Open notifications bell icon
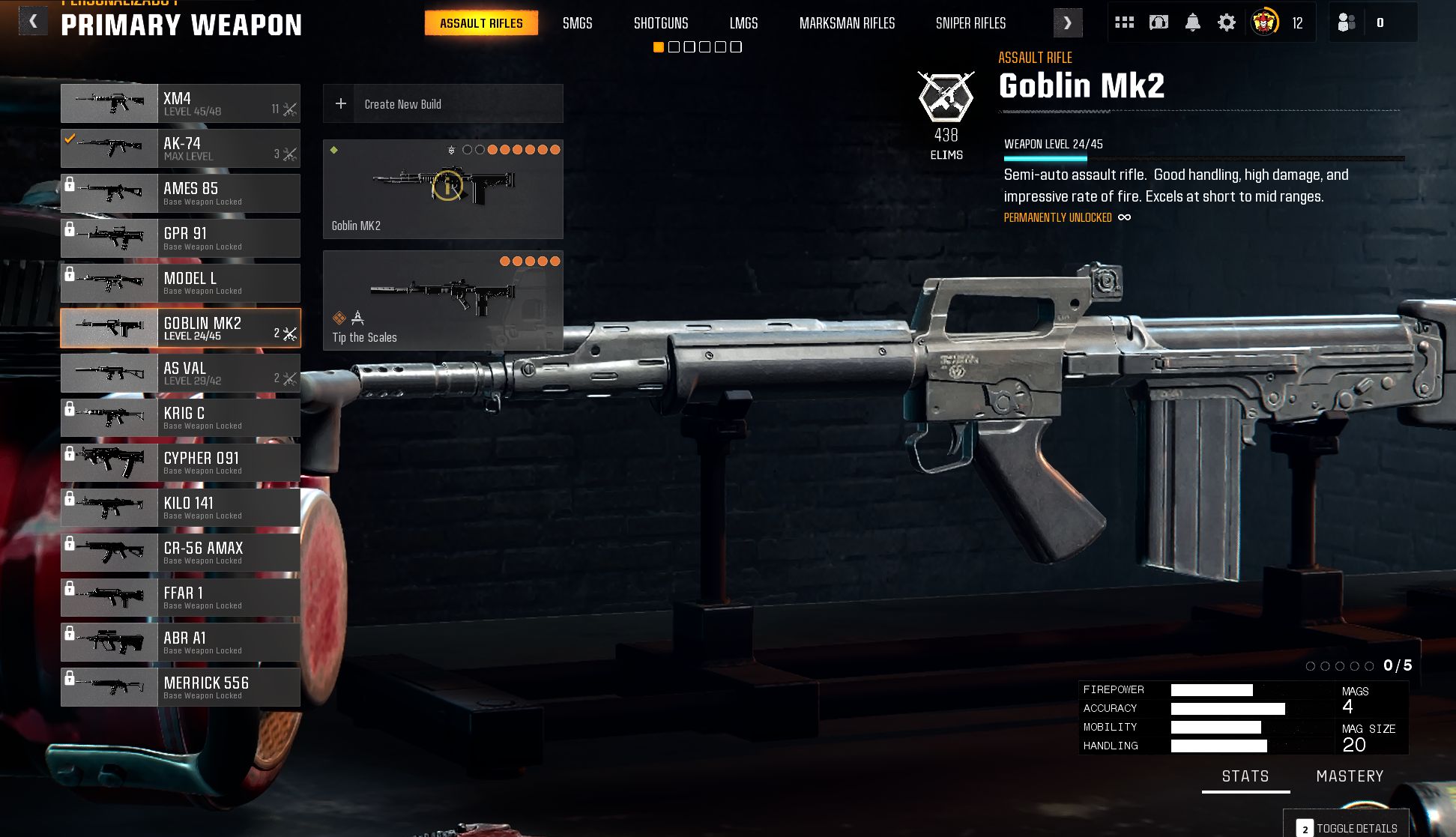 (1192, 22)
